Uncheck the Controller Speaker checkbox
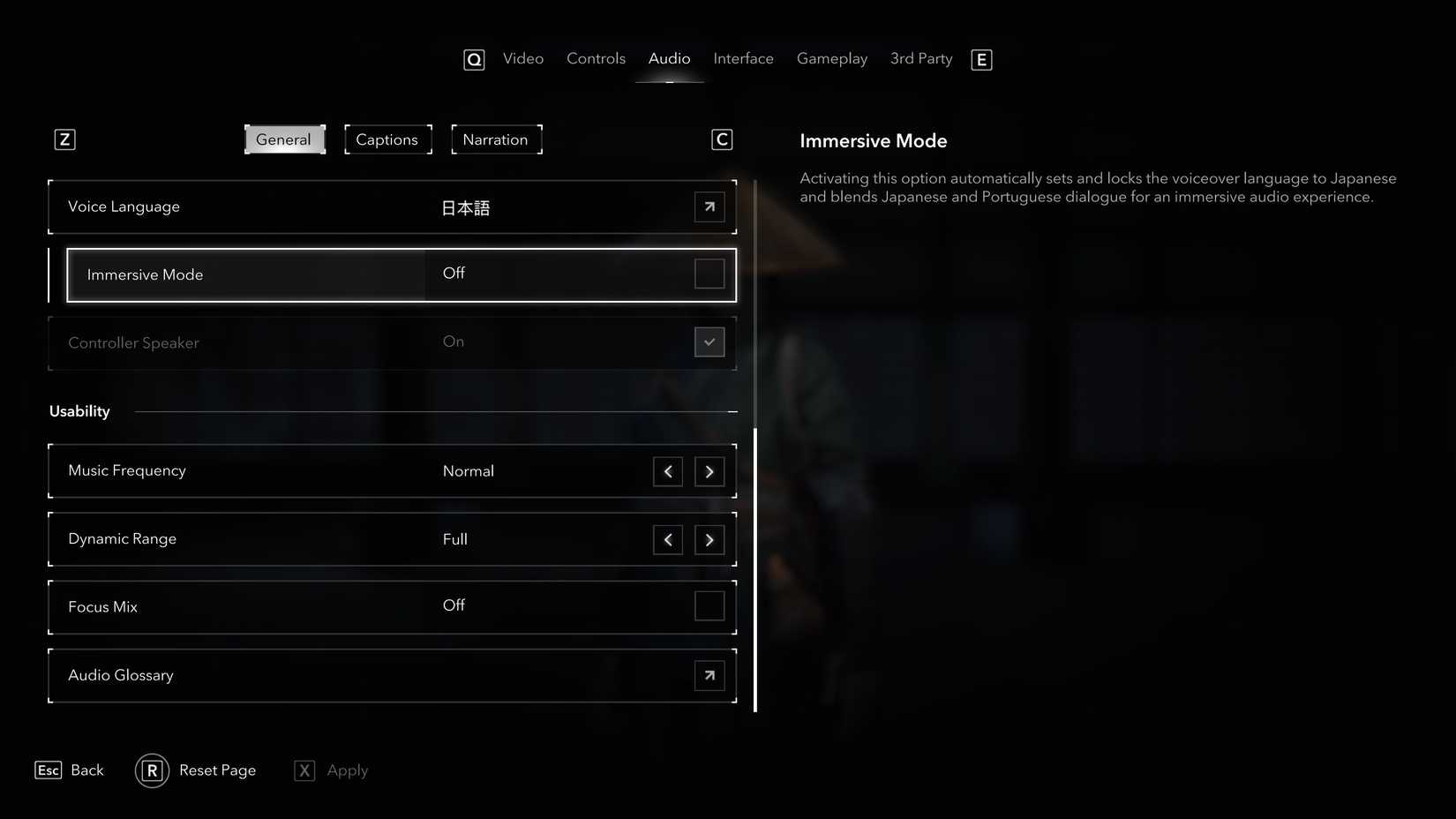The image size is (1456, 819). pos(709,342)
